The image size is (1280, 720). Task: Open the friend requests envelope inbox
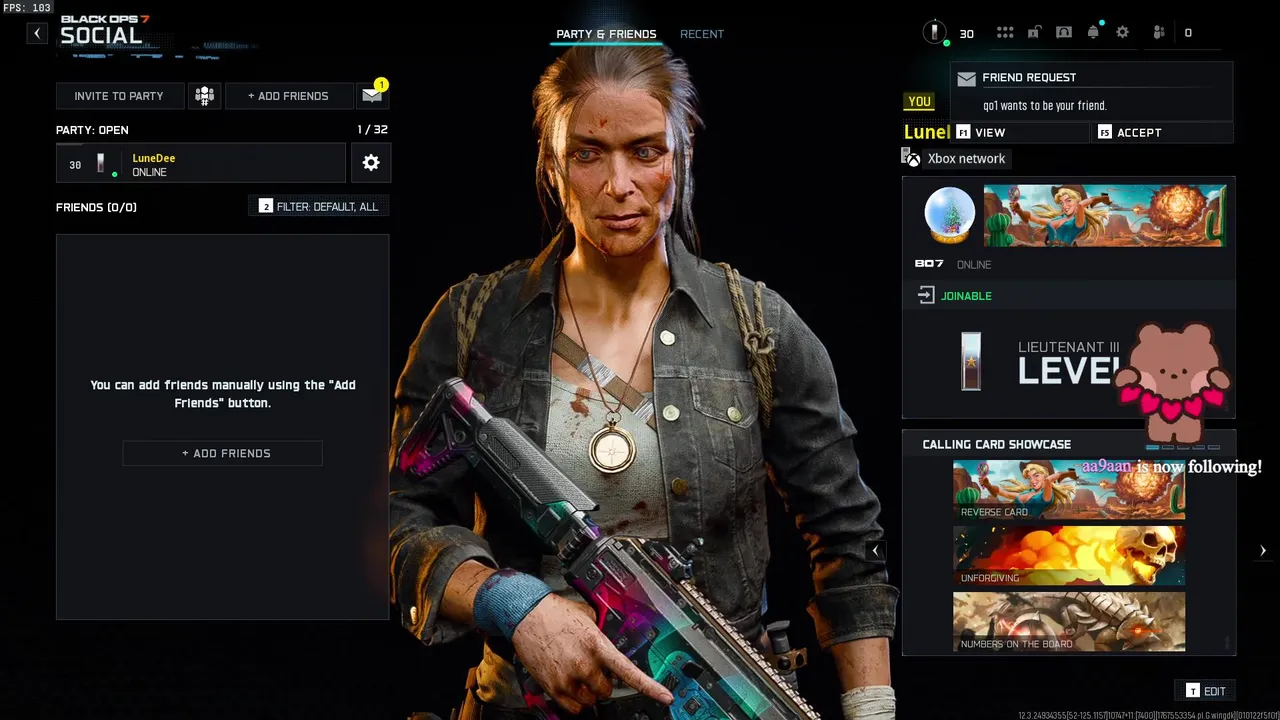pos(372,96)
